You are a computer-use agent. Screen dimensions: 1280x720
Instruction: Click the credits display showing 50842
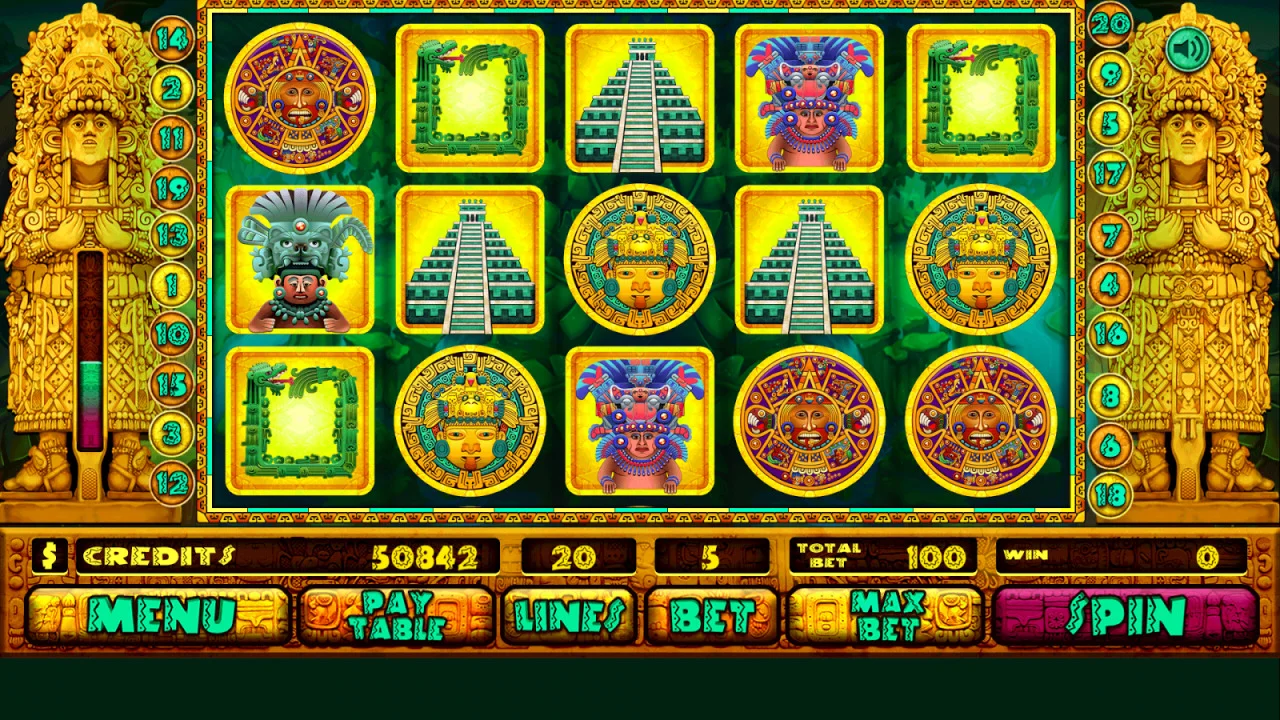pos(424,557)
